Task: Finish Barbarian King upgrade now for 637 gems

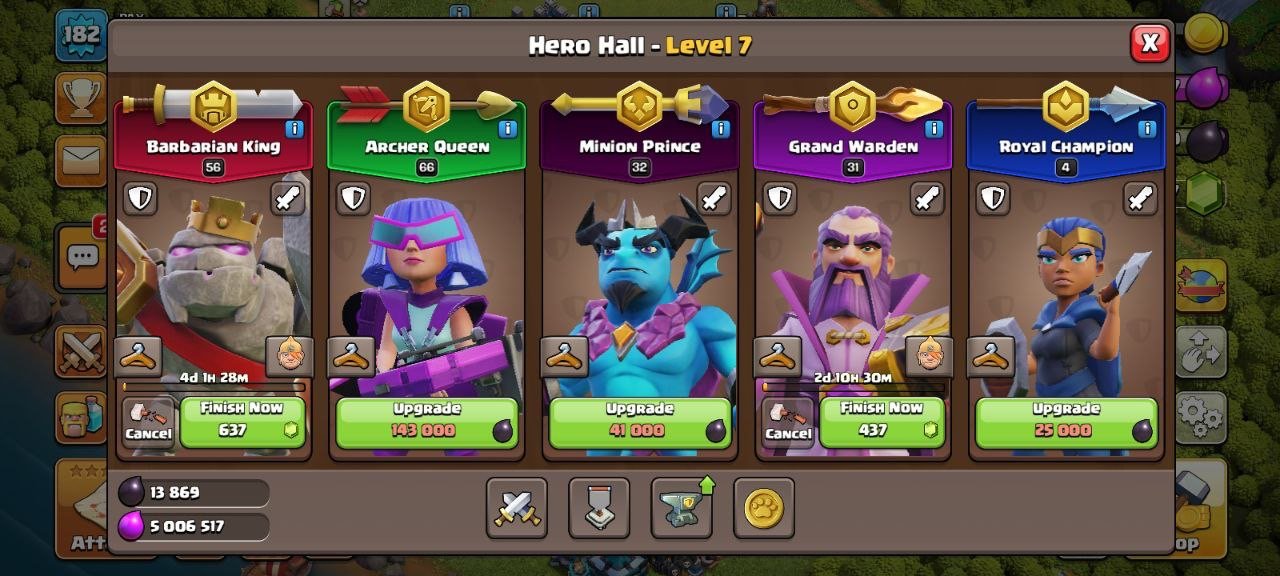Action: tap(242, 421)
